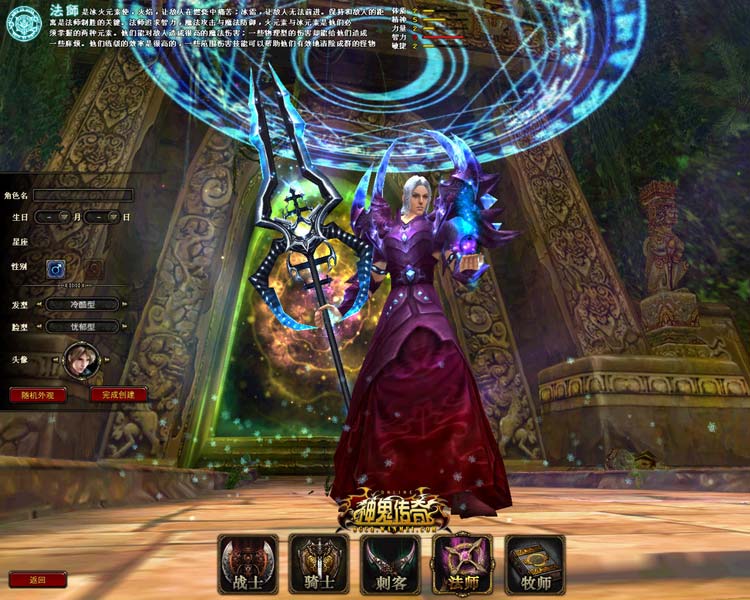750x600 pixels.
Task: Choose the female gender icon
Action: 92,268
